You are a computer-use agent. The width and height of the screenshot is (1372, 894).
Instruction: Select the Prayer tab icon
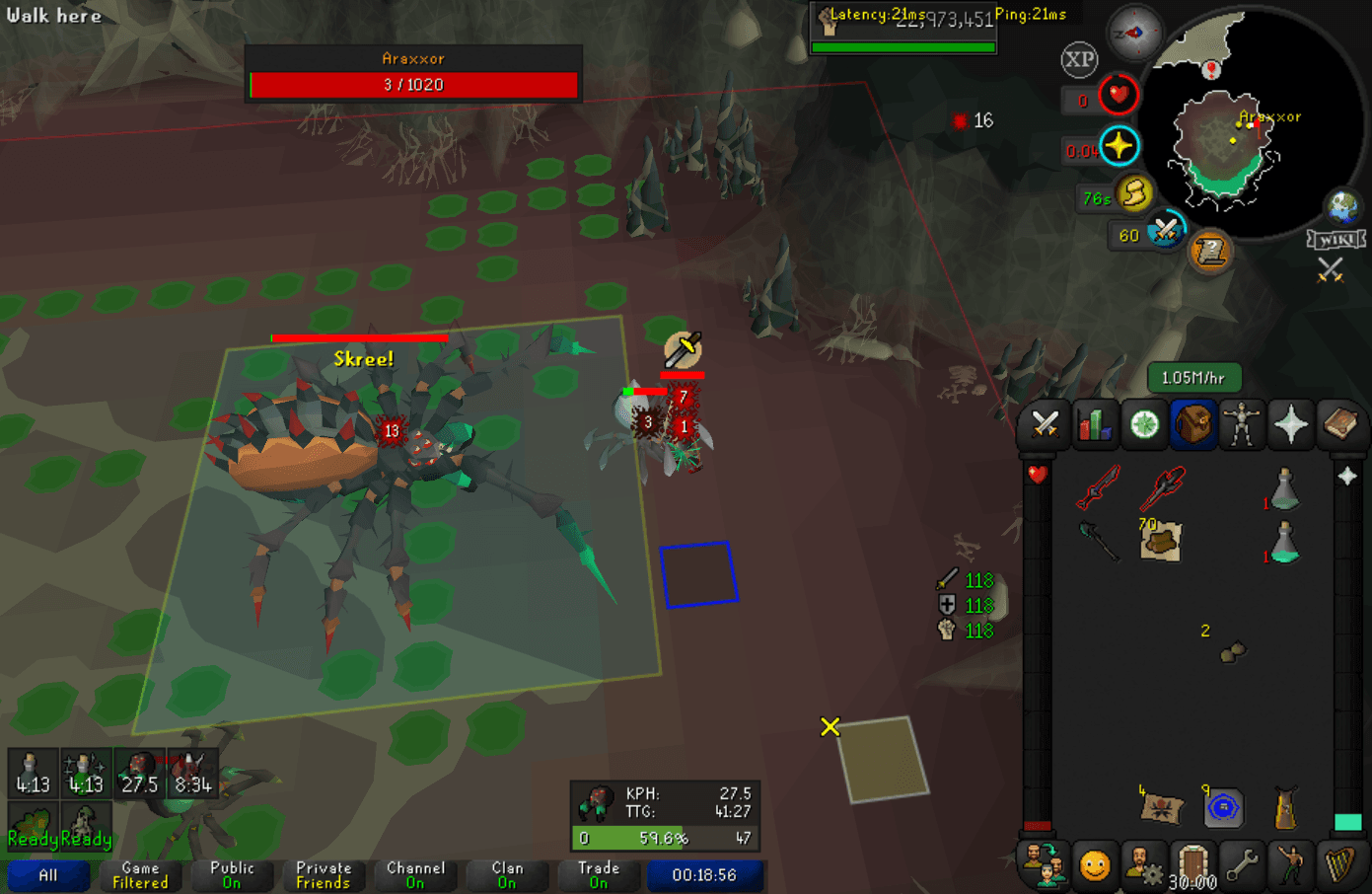pos(1291,424)
